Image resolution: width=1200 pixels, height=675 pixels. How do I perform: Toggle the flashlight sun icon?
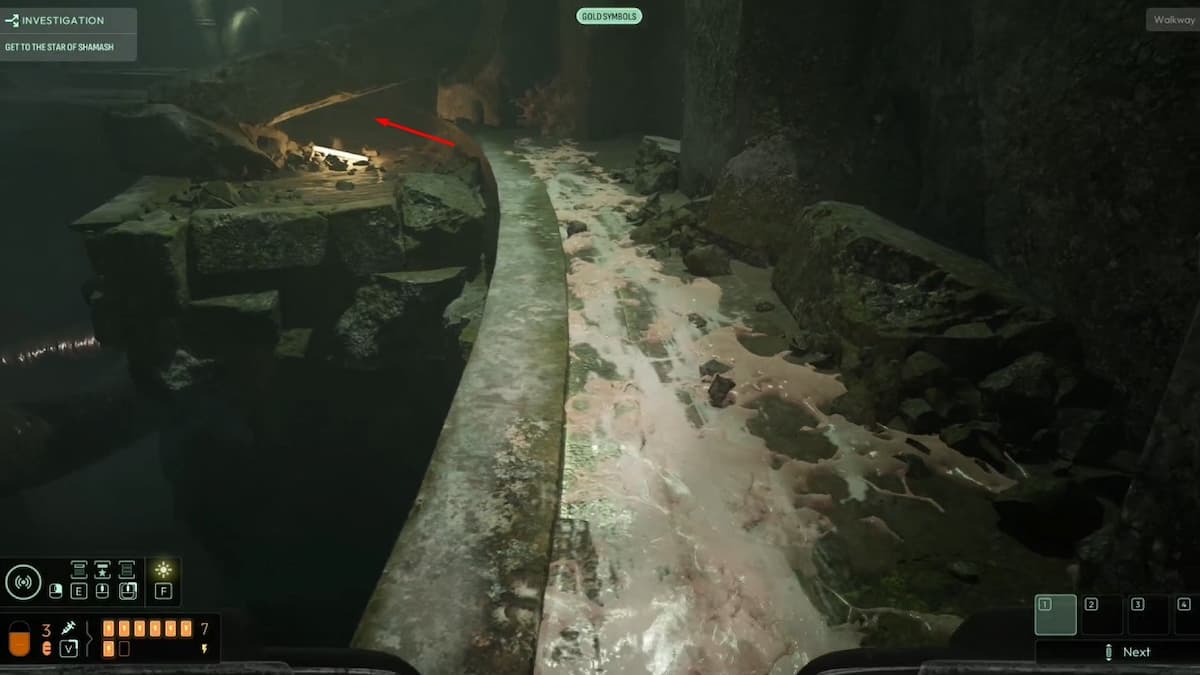(x=163, y=570)
